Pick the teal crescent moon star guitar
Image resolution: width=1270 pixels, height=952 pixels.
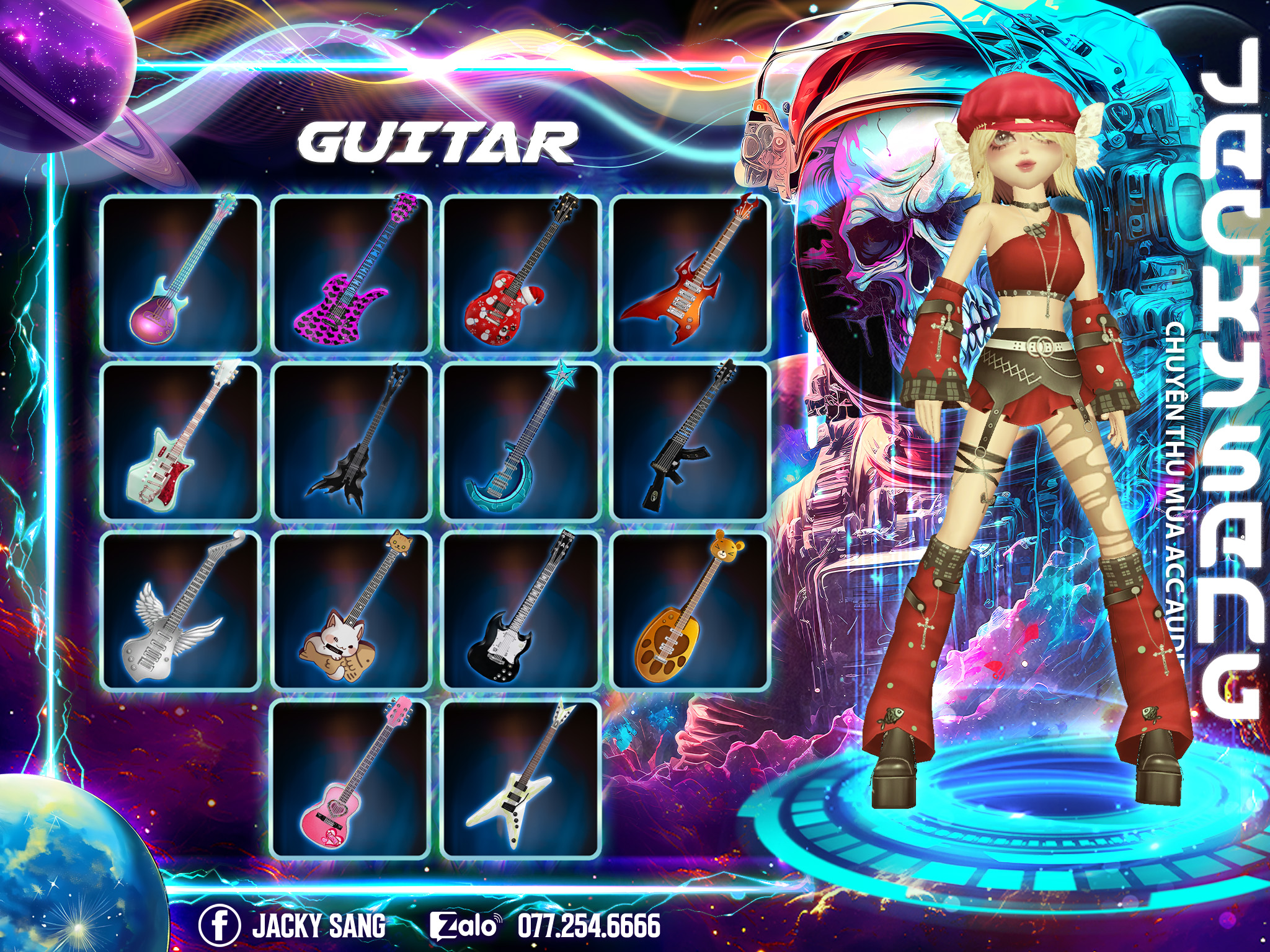click(521, 442)
